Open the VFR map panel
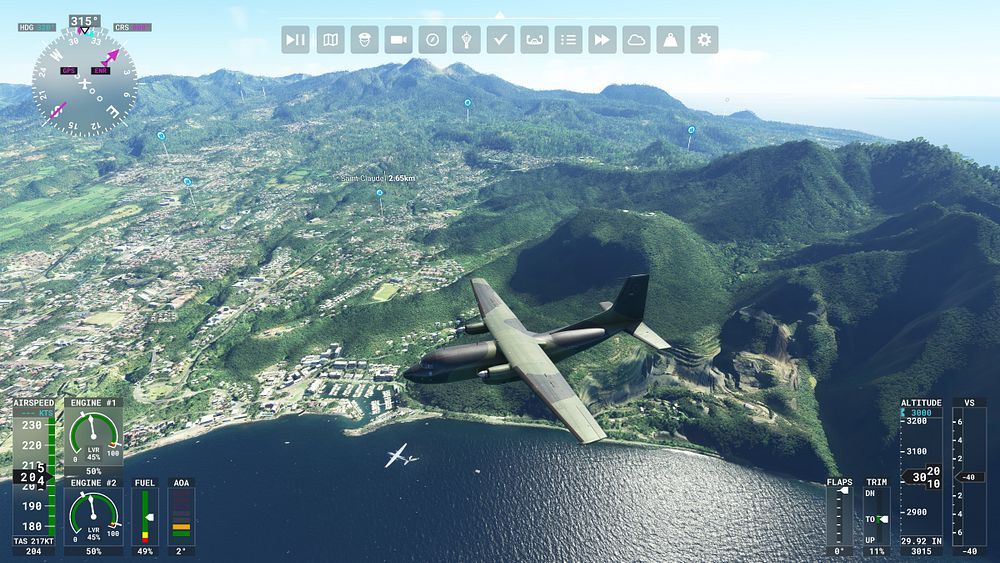Viewport: 1000px width, 563px height. [x=330, y=40]
